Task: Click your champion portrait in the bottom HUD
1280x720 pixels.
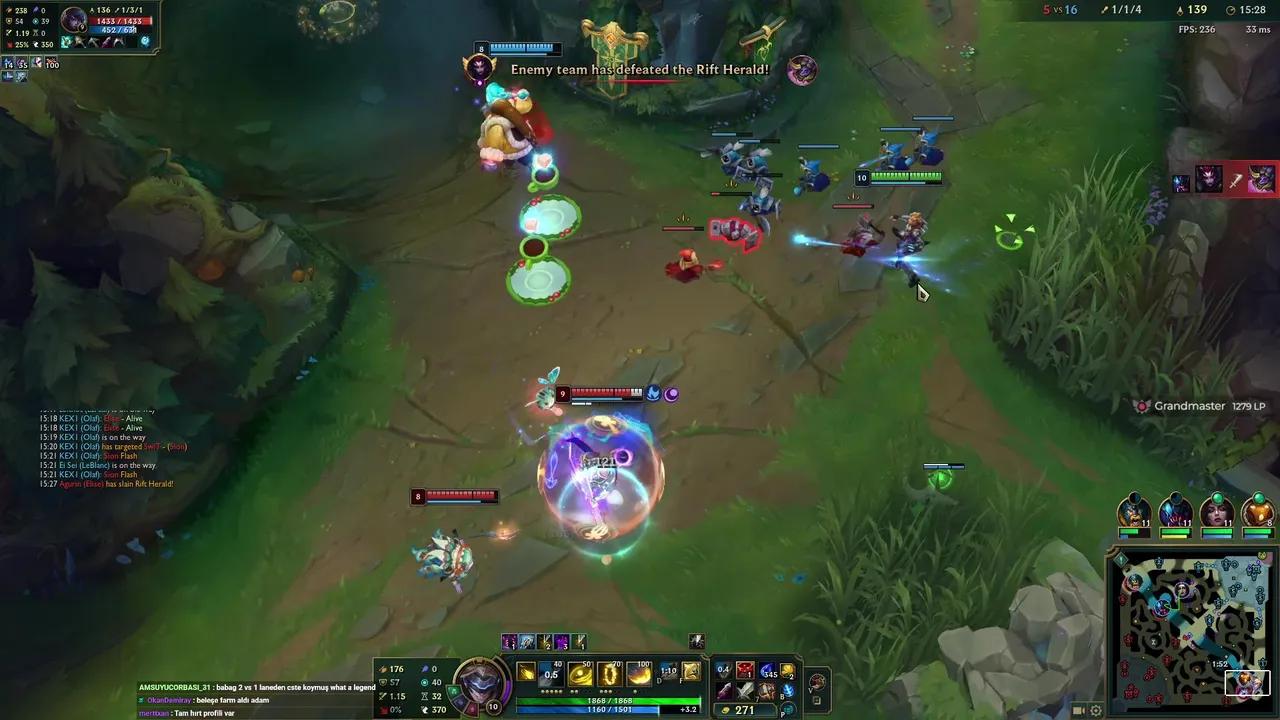Action: [480, 687]
